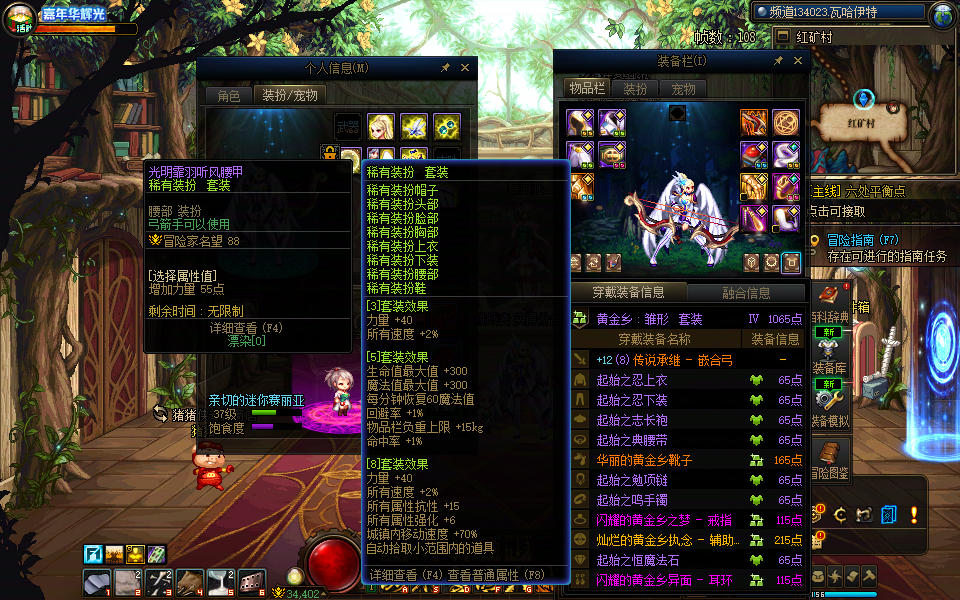
Task: Select the red bow weapon slot
Action: click(754, 123)
